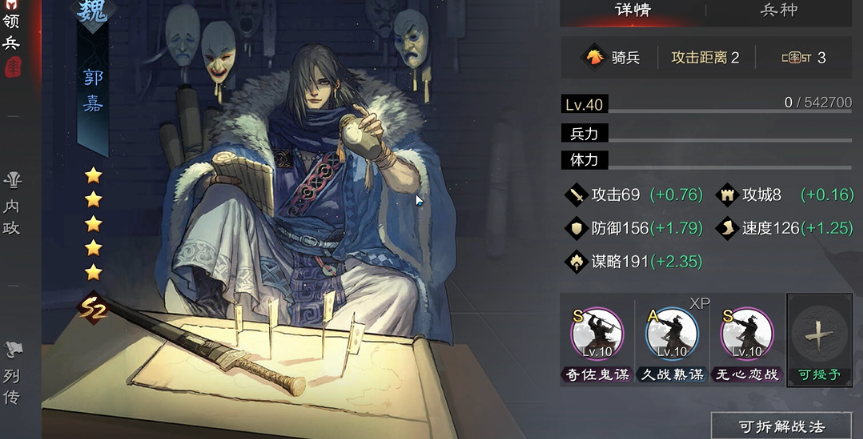Image resolution: width=863 pixels, height=439 pixels.
Task: Open the 内政 side menu
Action: (x=12, y=205)
